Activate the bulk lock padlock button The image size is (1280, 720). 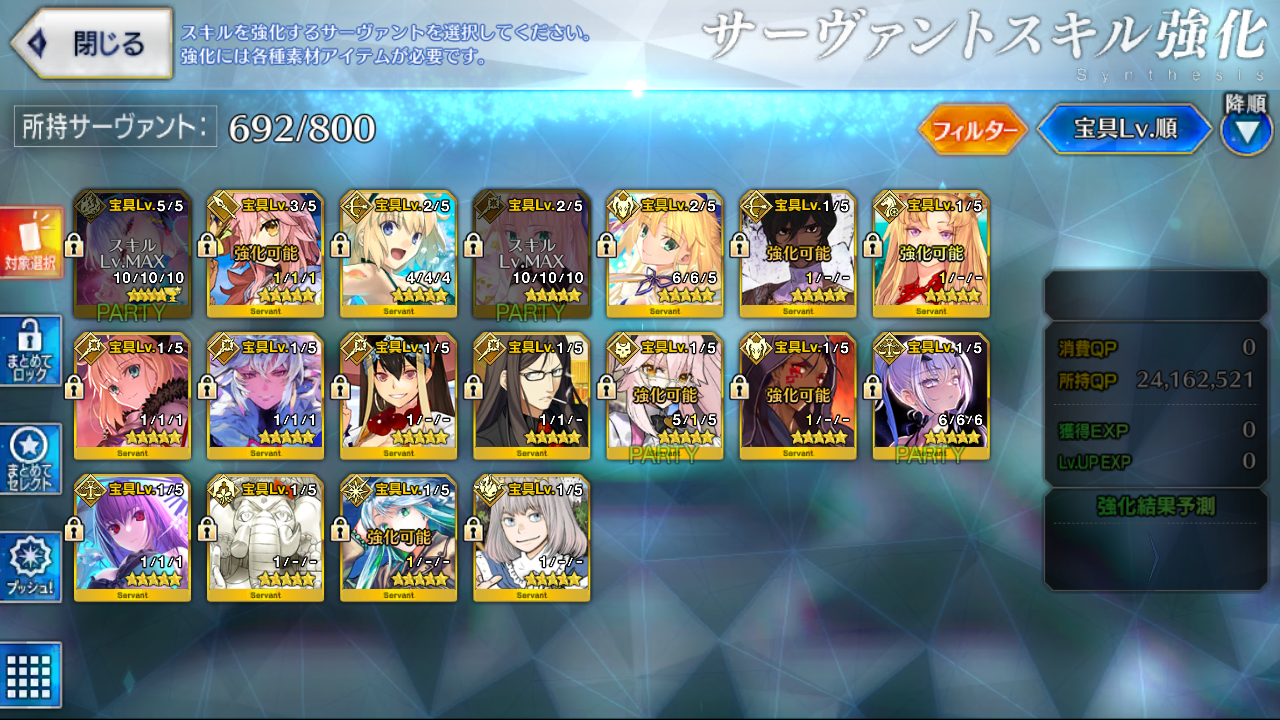[x=31, y=350]
